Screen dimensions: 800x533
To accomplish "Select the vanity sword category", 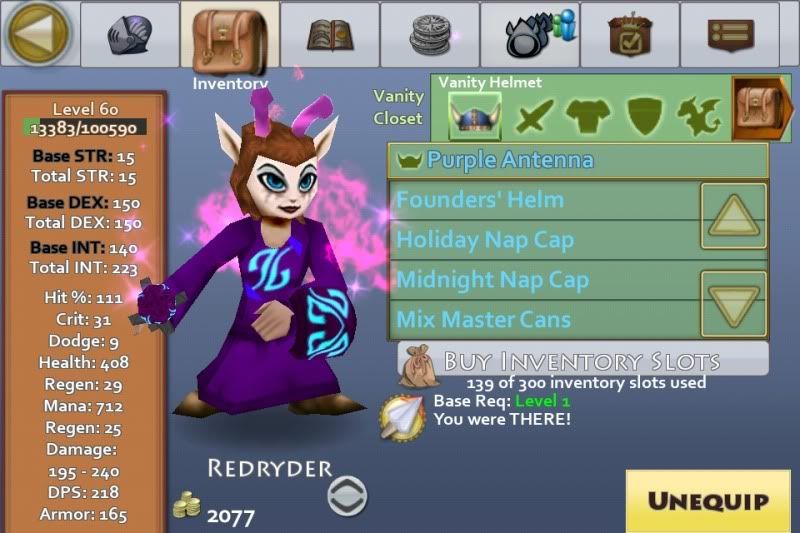I will [x=533, y=117].
